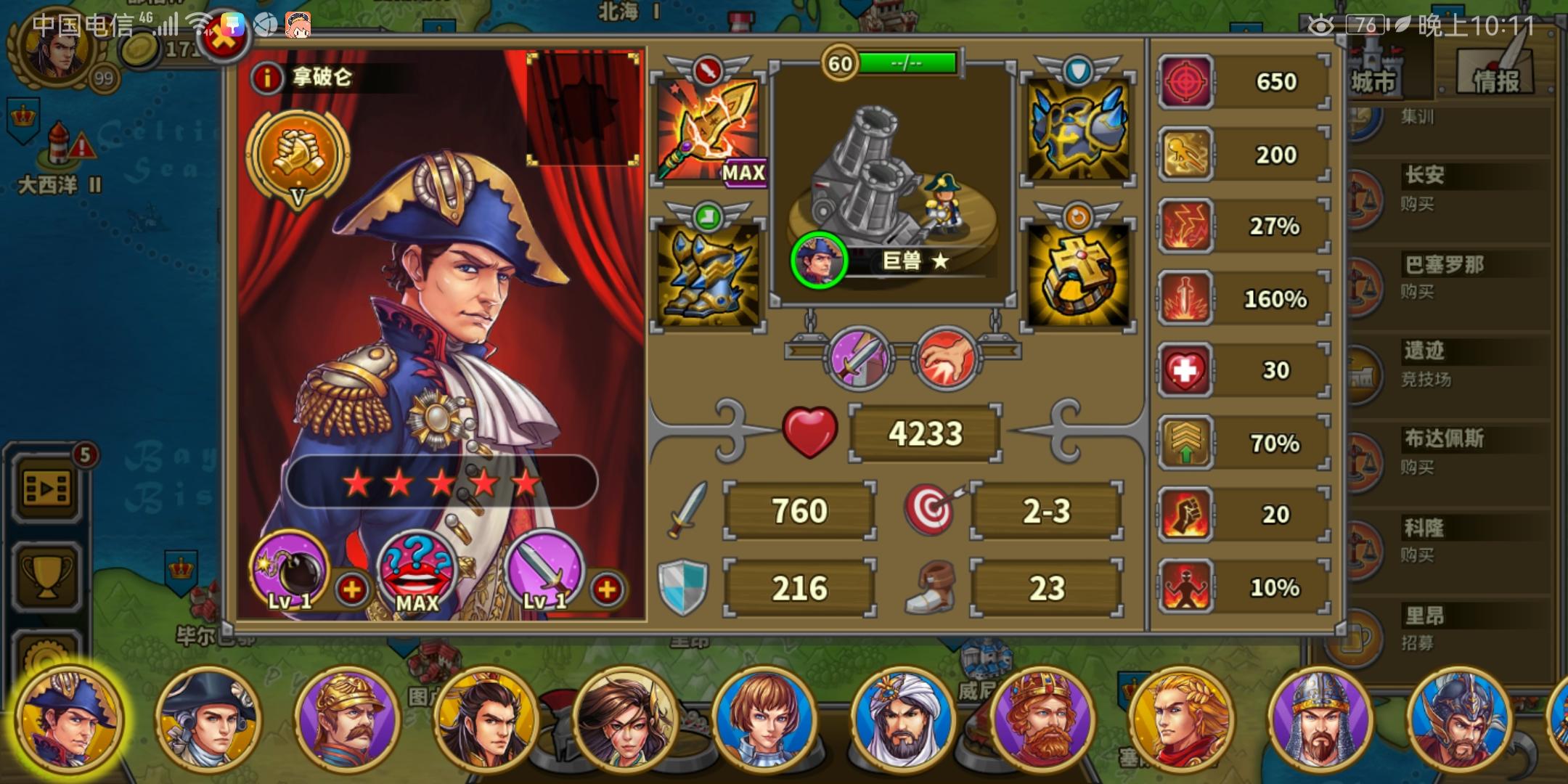This screenshot has height=784, width=1568.
Task: Select Napoleon's golden staff weapon slot
Action: [x=708, y=131]
